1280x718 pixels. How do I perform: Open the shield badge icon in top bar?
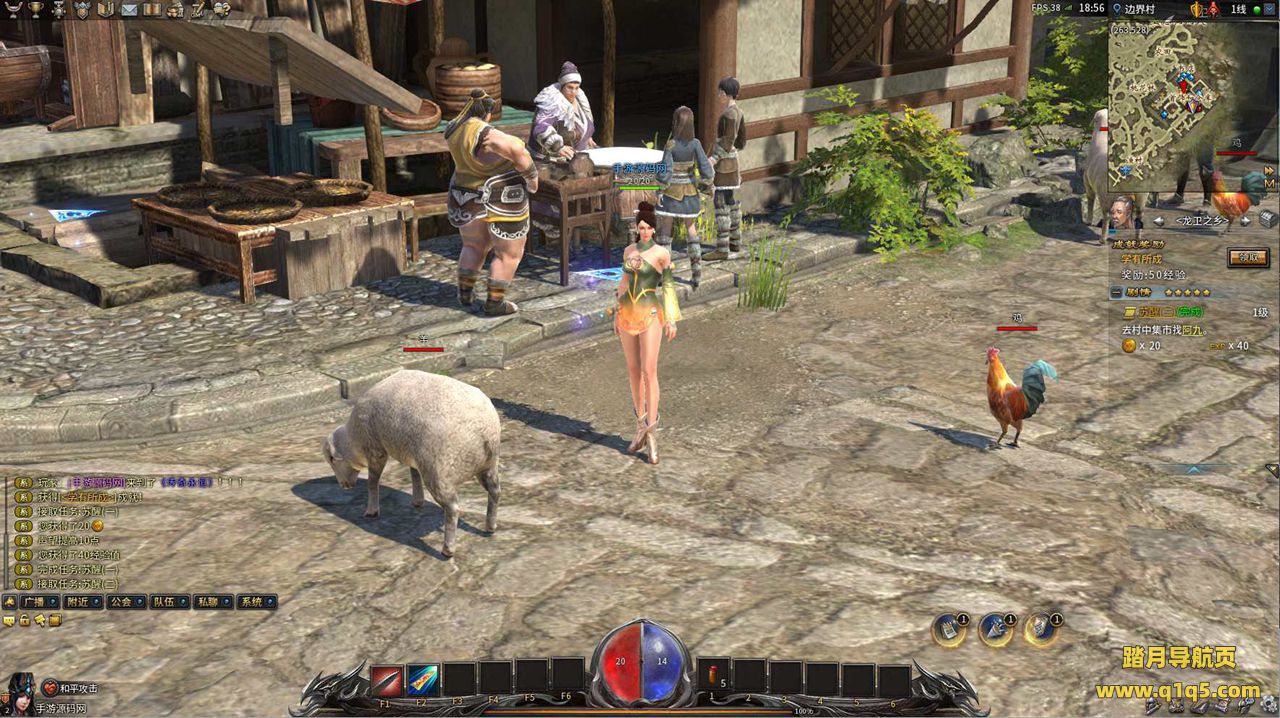tap(82, 9)
